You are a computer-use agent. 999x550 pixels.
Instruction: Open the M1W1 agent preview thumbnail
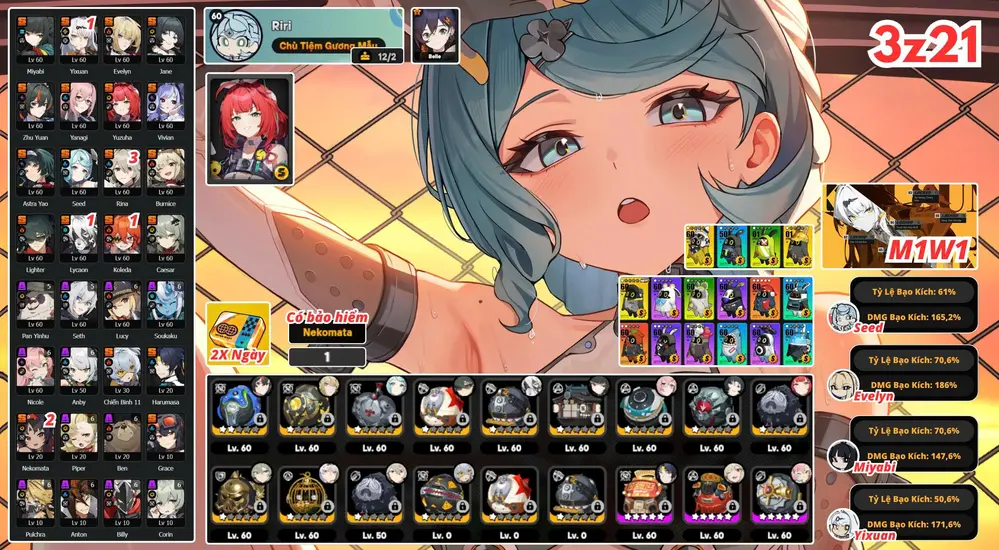pos(899,226)
